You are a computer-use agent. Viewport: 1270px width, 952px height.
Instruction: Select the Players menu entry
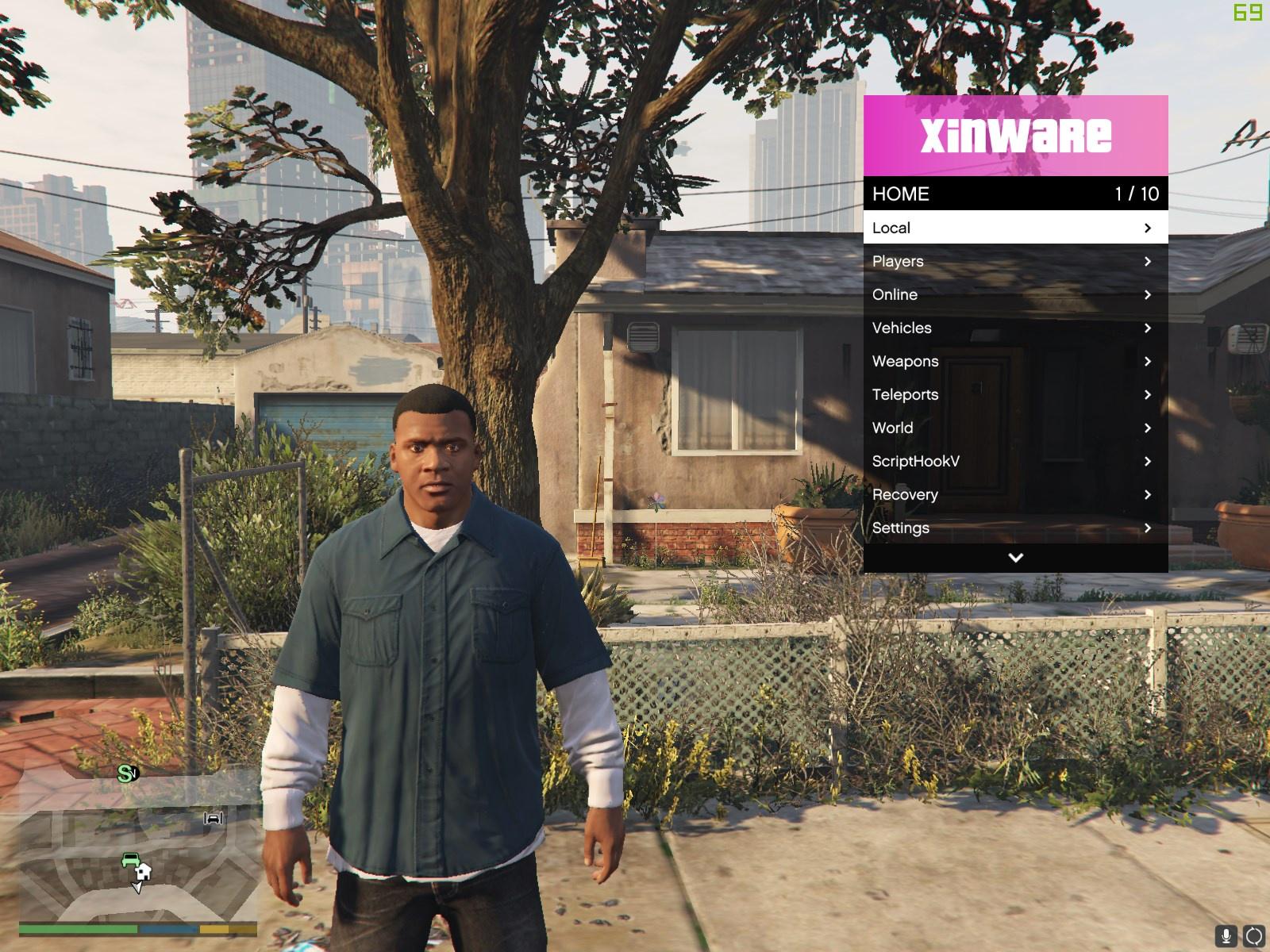click(1014, 261)
